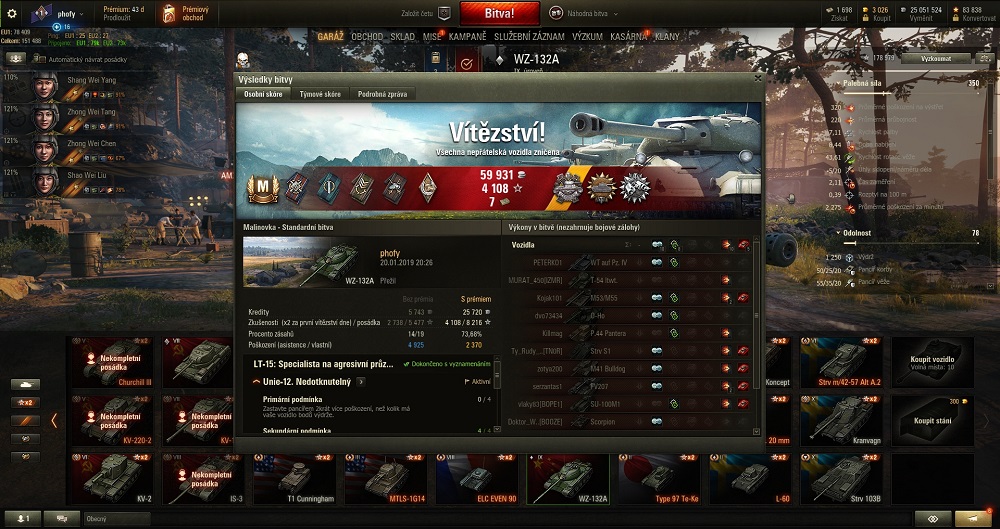Switch to the Týmové skóre tab
The height and width of the screenshot is (529, 1000).
tap(319, 94)
